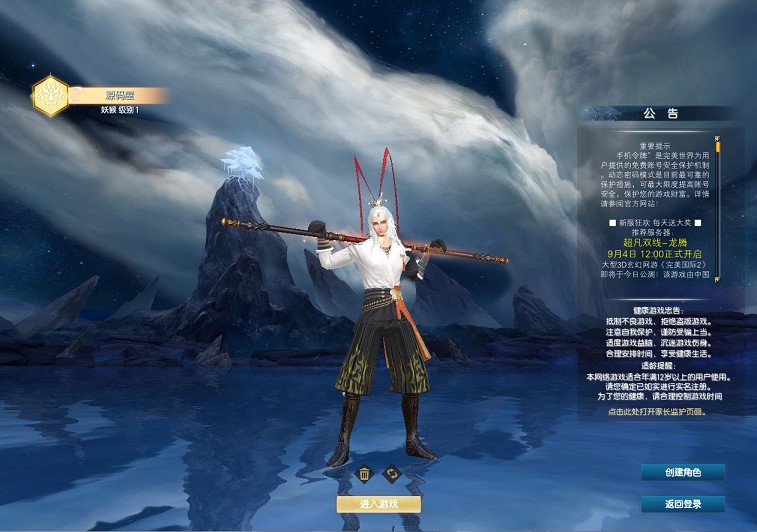Click the circular arrows refresh icon
Image resolution: width=757 pixels, height=532 pixels.
[x=391, y=473]
